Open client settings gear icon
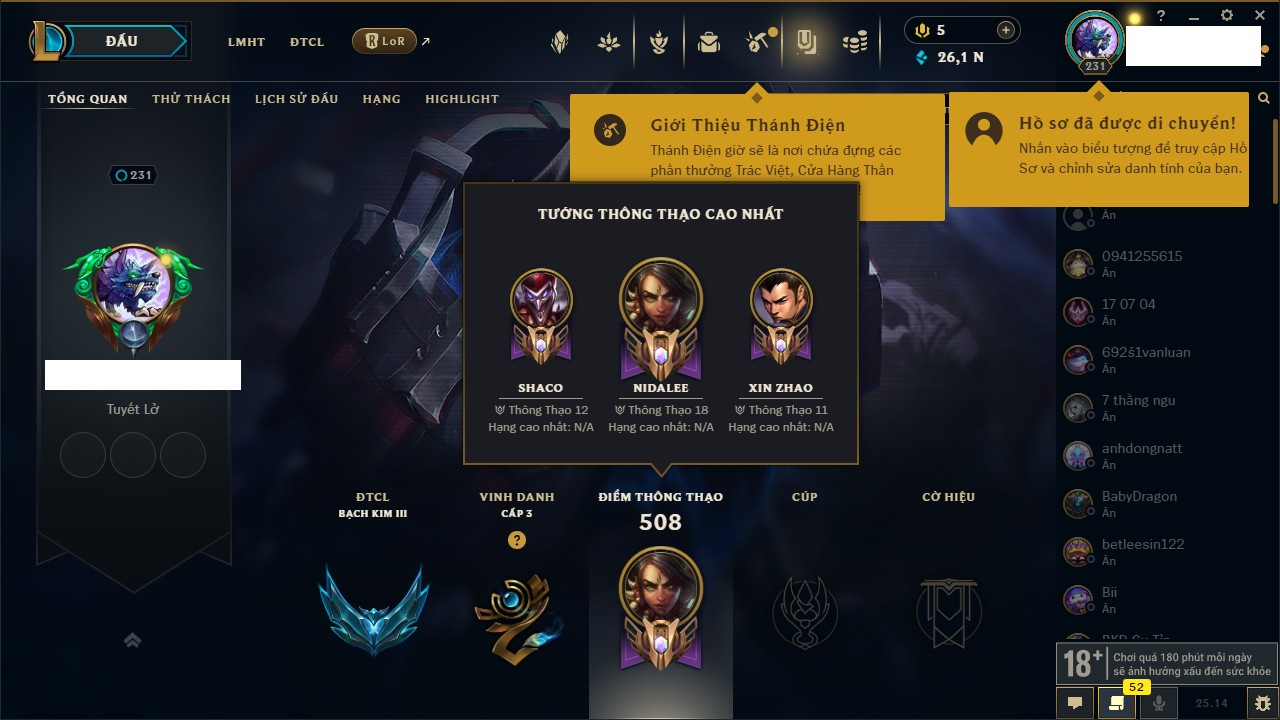 coord(1227,16)
